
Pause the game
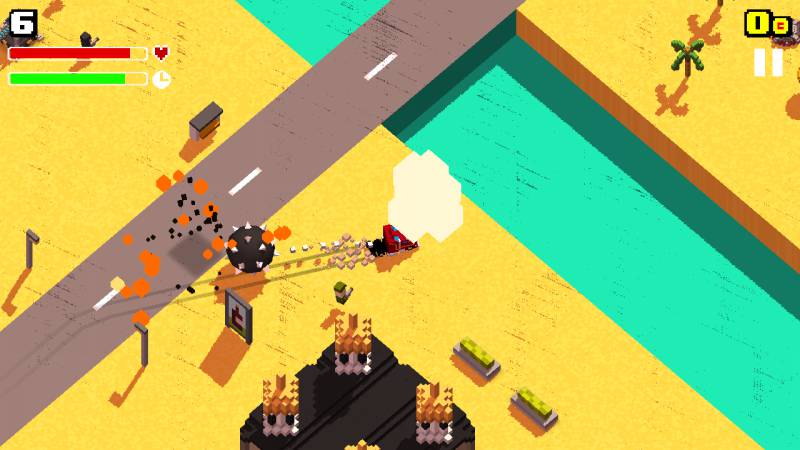pyautogui.click(x=768, y=62)
